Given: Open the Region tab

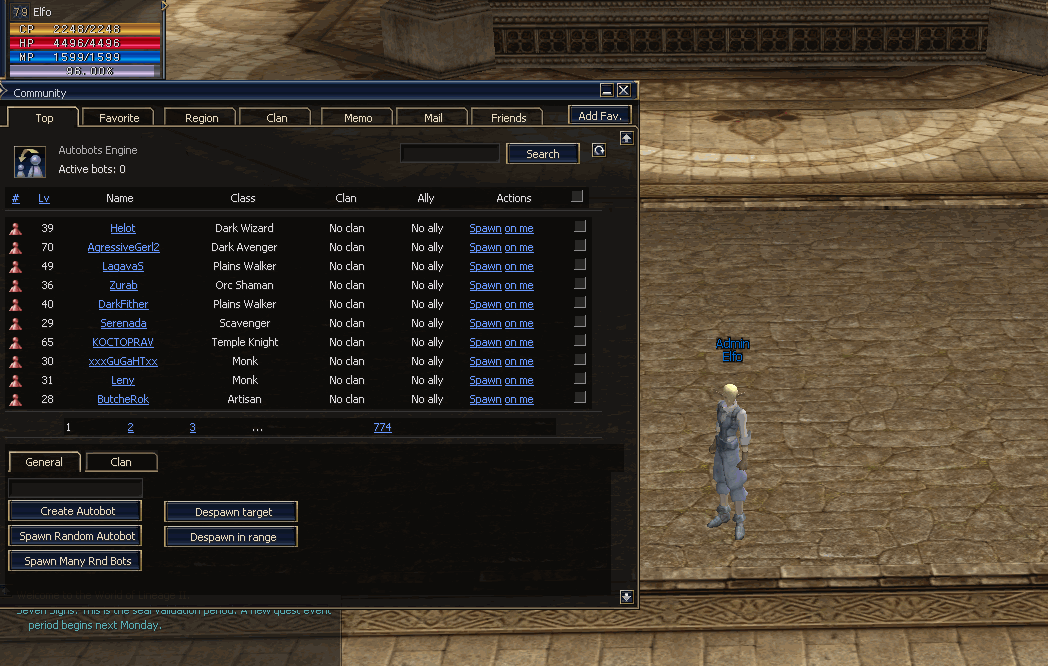Looking at the screenshot, I should click(x=201, y=118).
